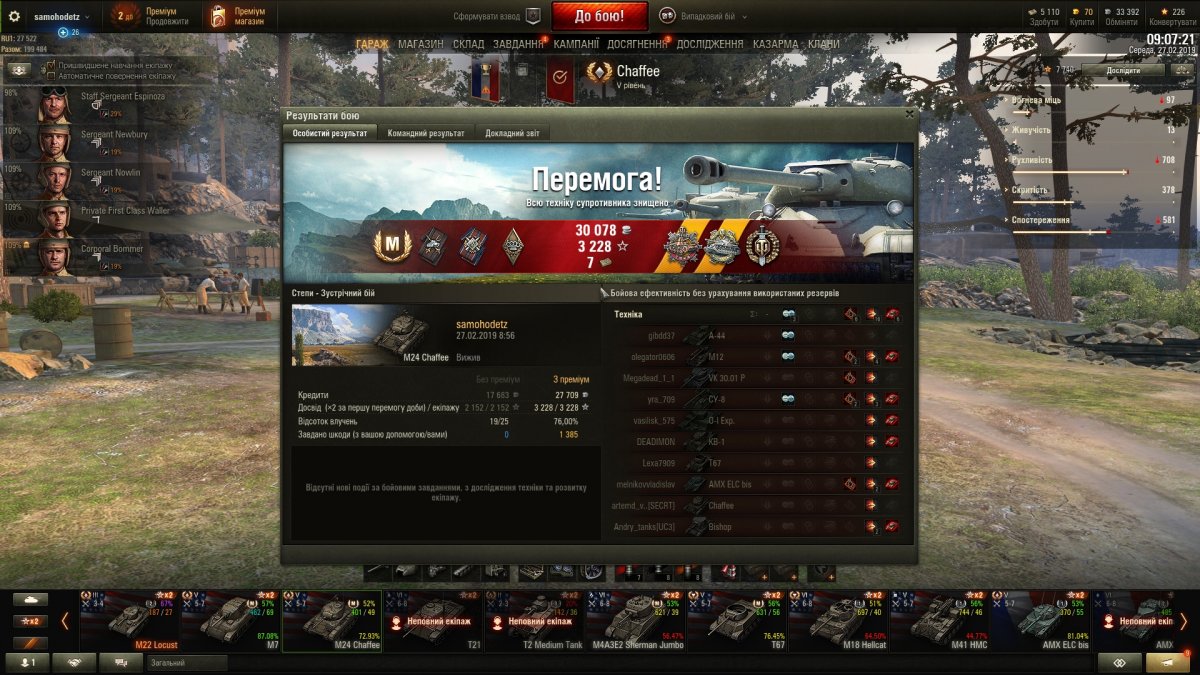
Task: Show the КАЗАРМА screen
Action: 775,44
